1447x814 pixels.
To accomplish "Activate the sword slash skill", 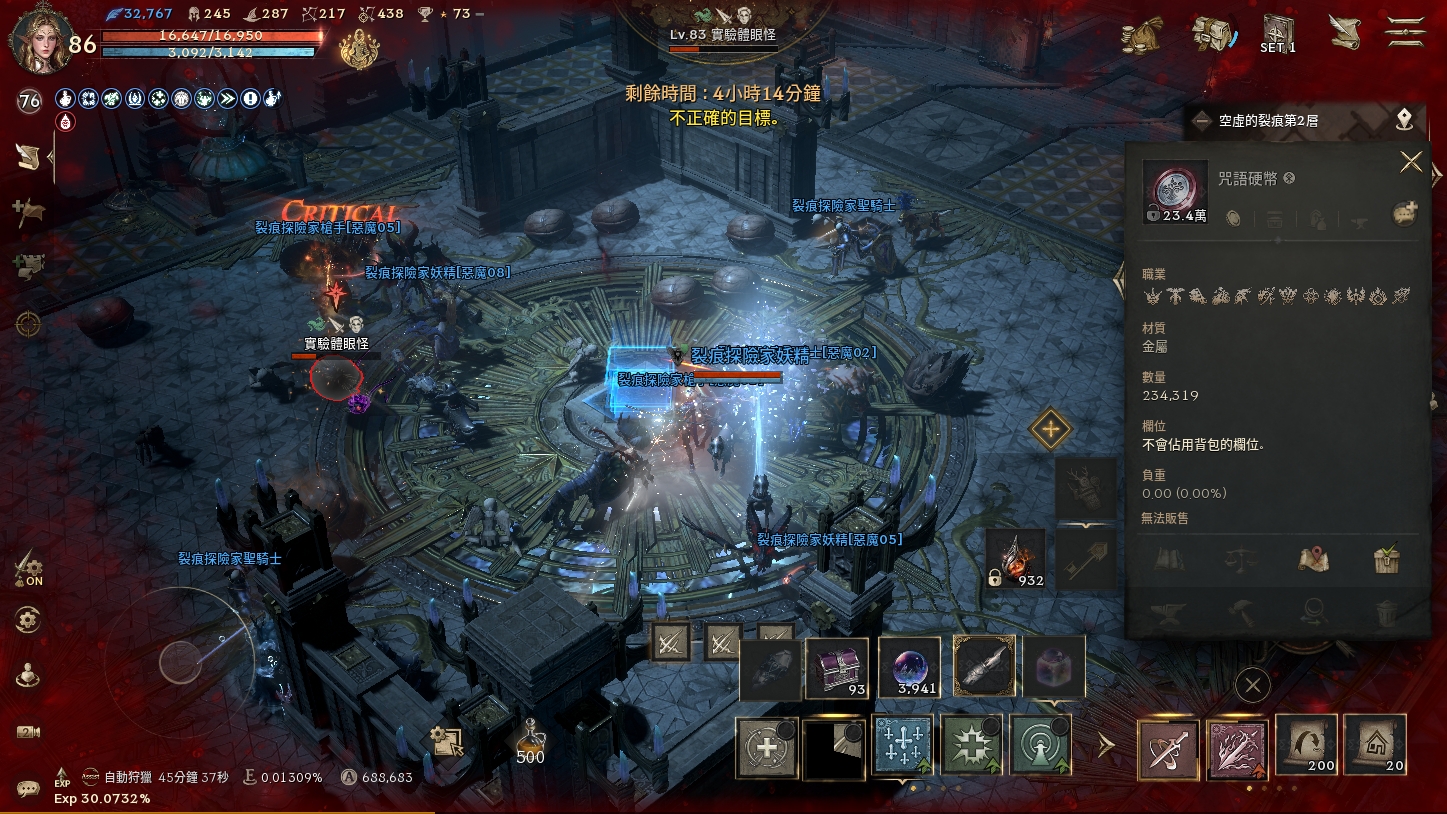I will click(x=1169, y=749).
